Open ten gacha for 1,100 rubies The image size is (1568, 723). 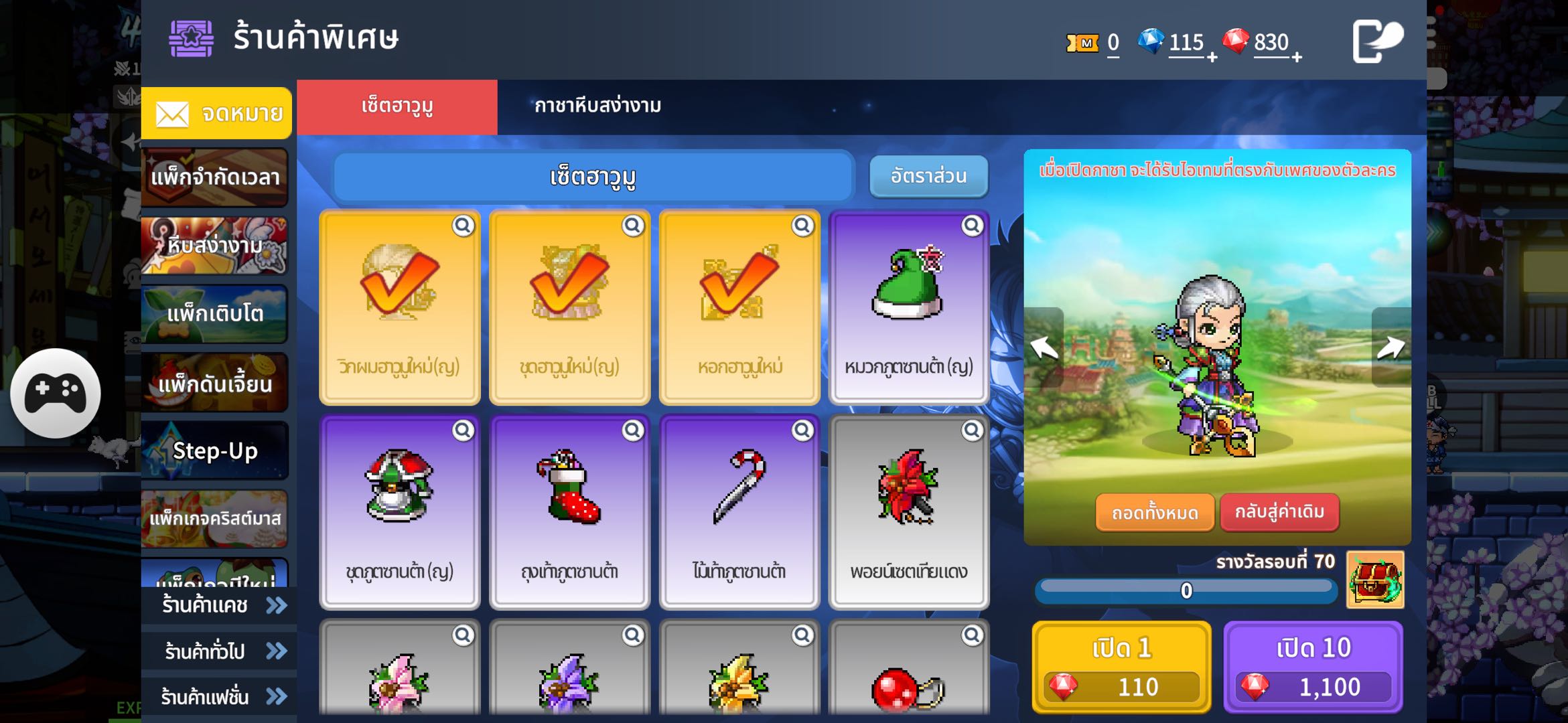click(x=1313, y=667)
